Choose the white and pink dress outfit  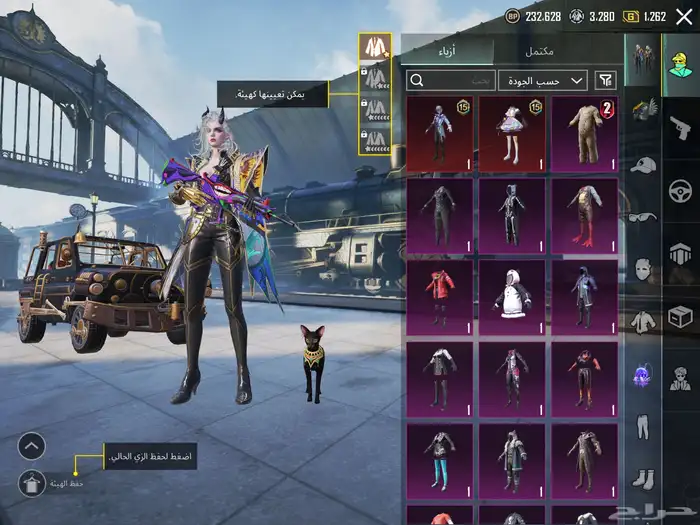pos(512,133)
